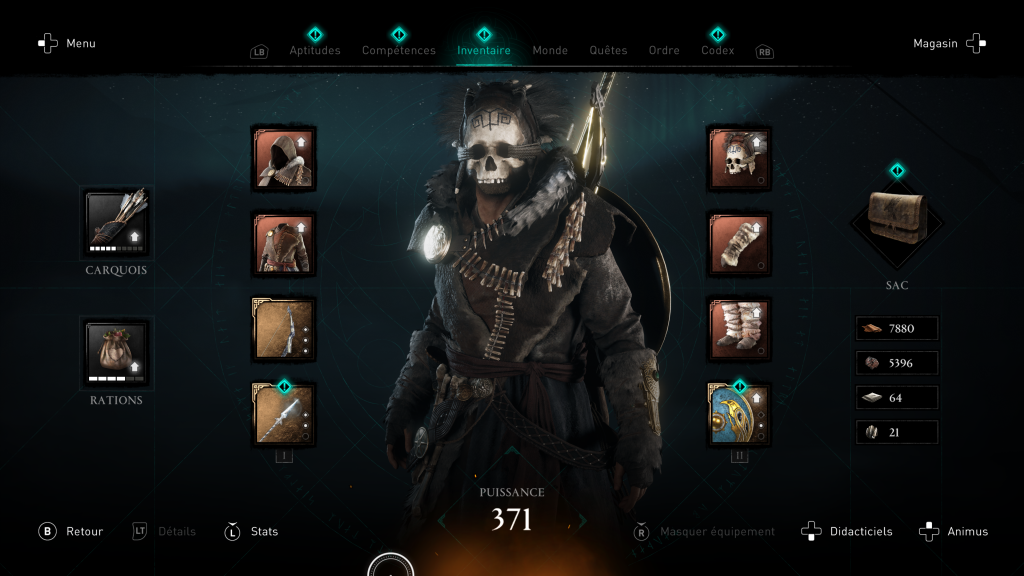The image size is (1024, 576).
Task: Select the skull mask helmet slot
Action: click(739, 159)
